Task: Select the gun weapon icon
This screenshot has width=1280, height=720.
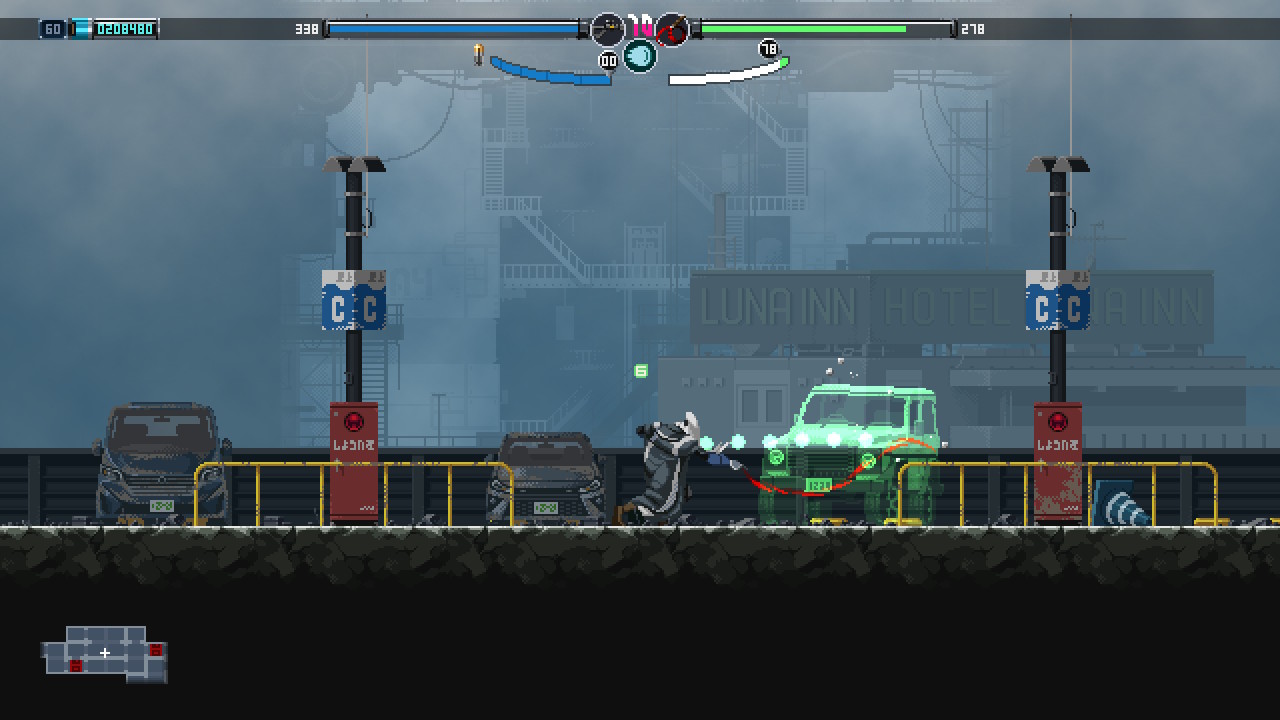Action: (x=607, y=30)
